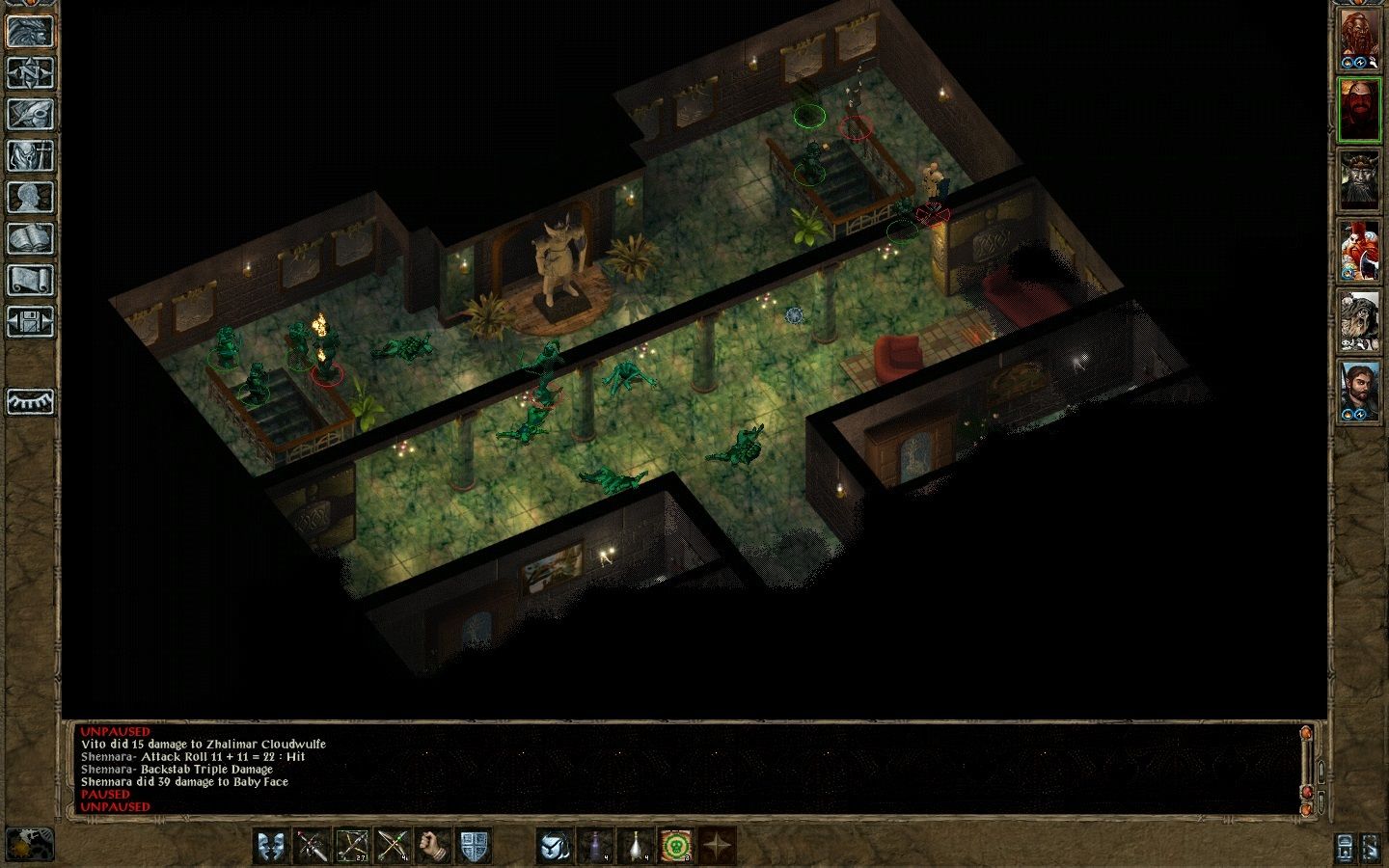
Task: Open the inventory screen
Action: coord(31,156)
